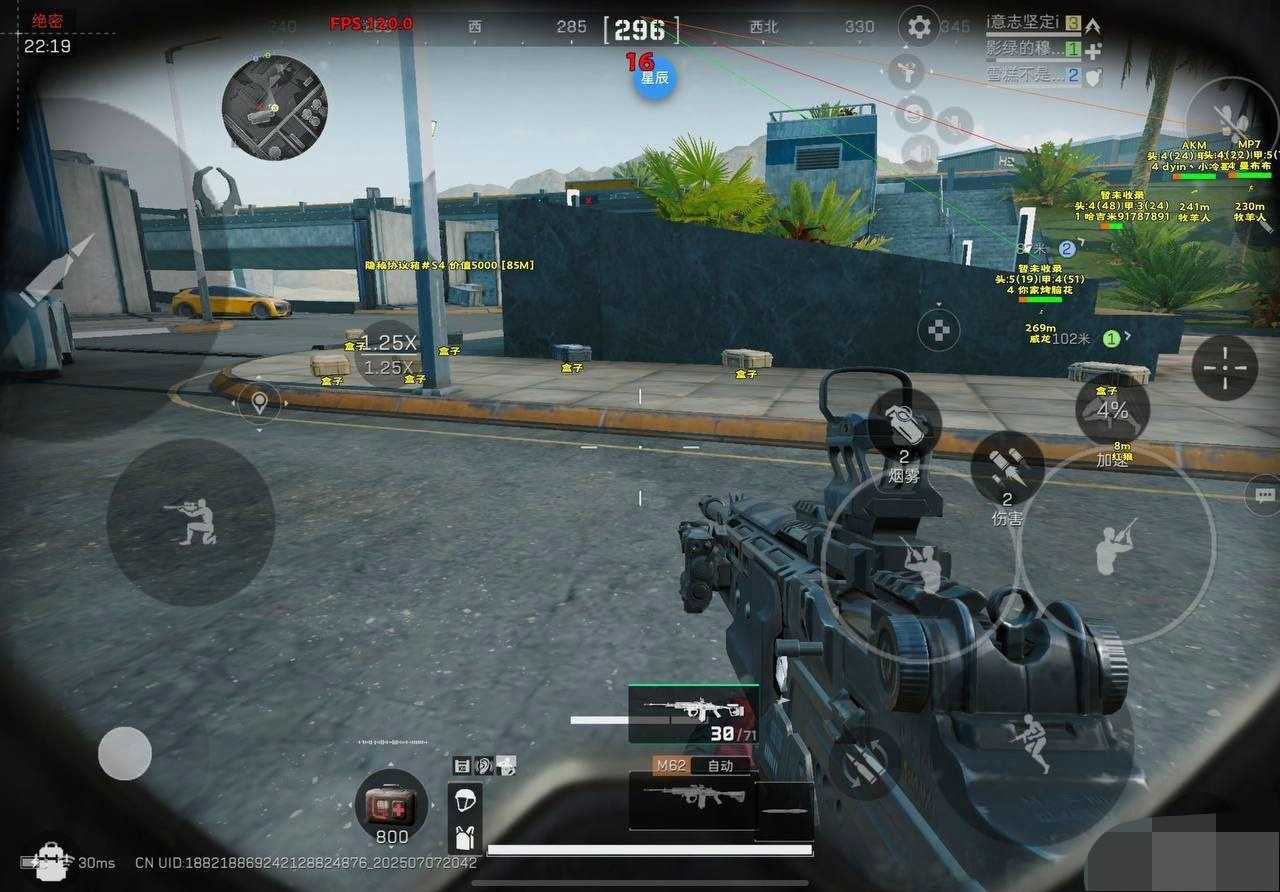This screenshot has height=892, width=1280.
Task: Select the active weapon slot showing 30/71
Action: 693,714
